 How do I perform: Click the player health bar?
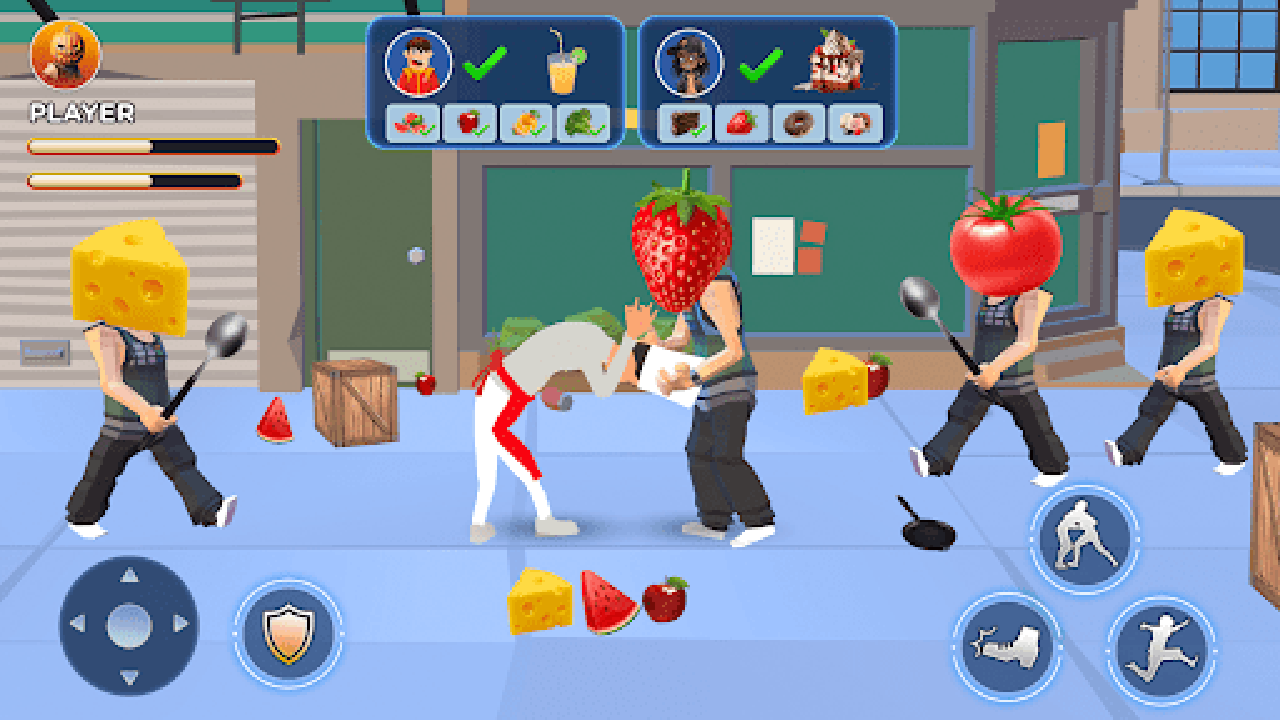click(150, 145)
